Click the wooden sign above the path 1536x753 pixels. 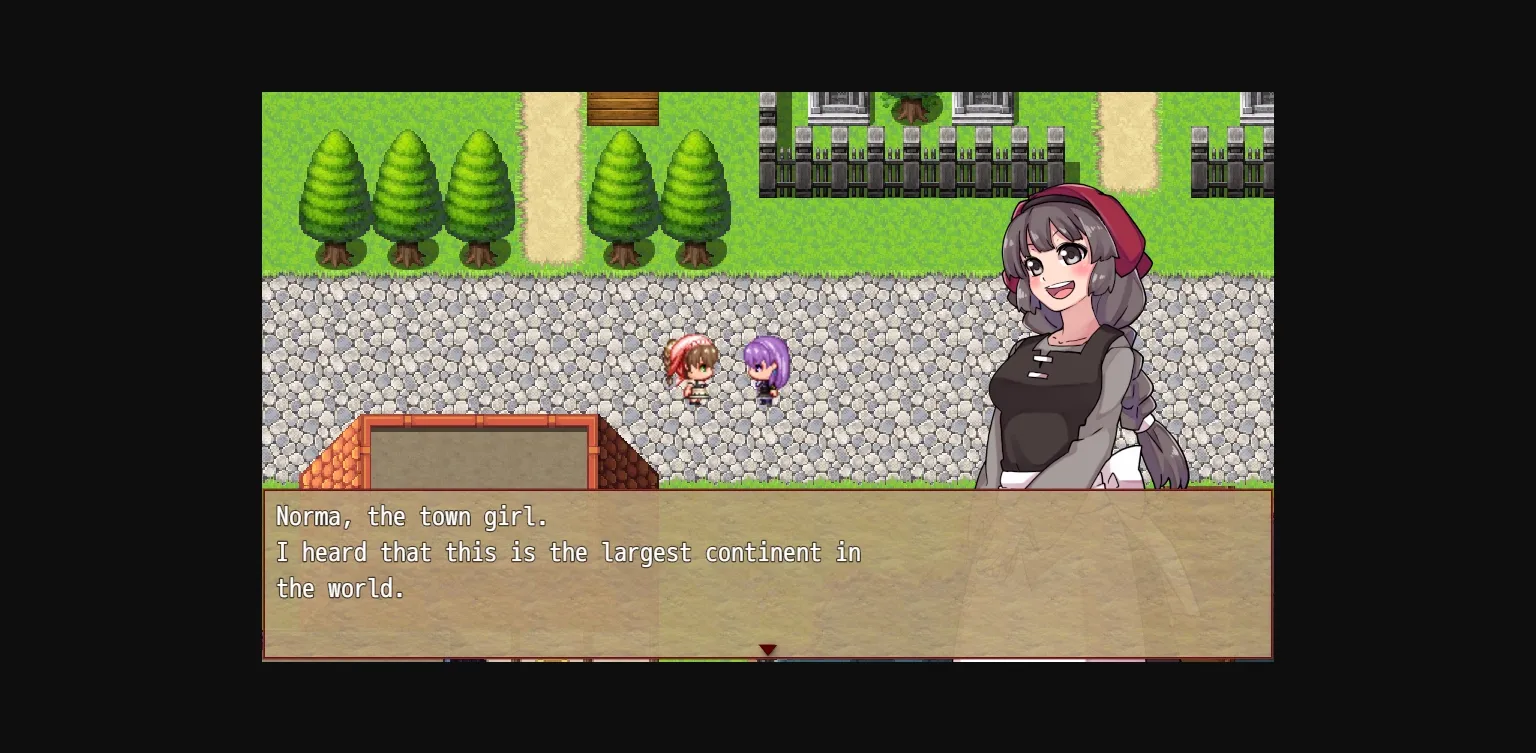pos(624,107)
